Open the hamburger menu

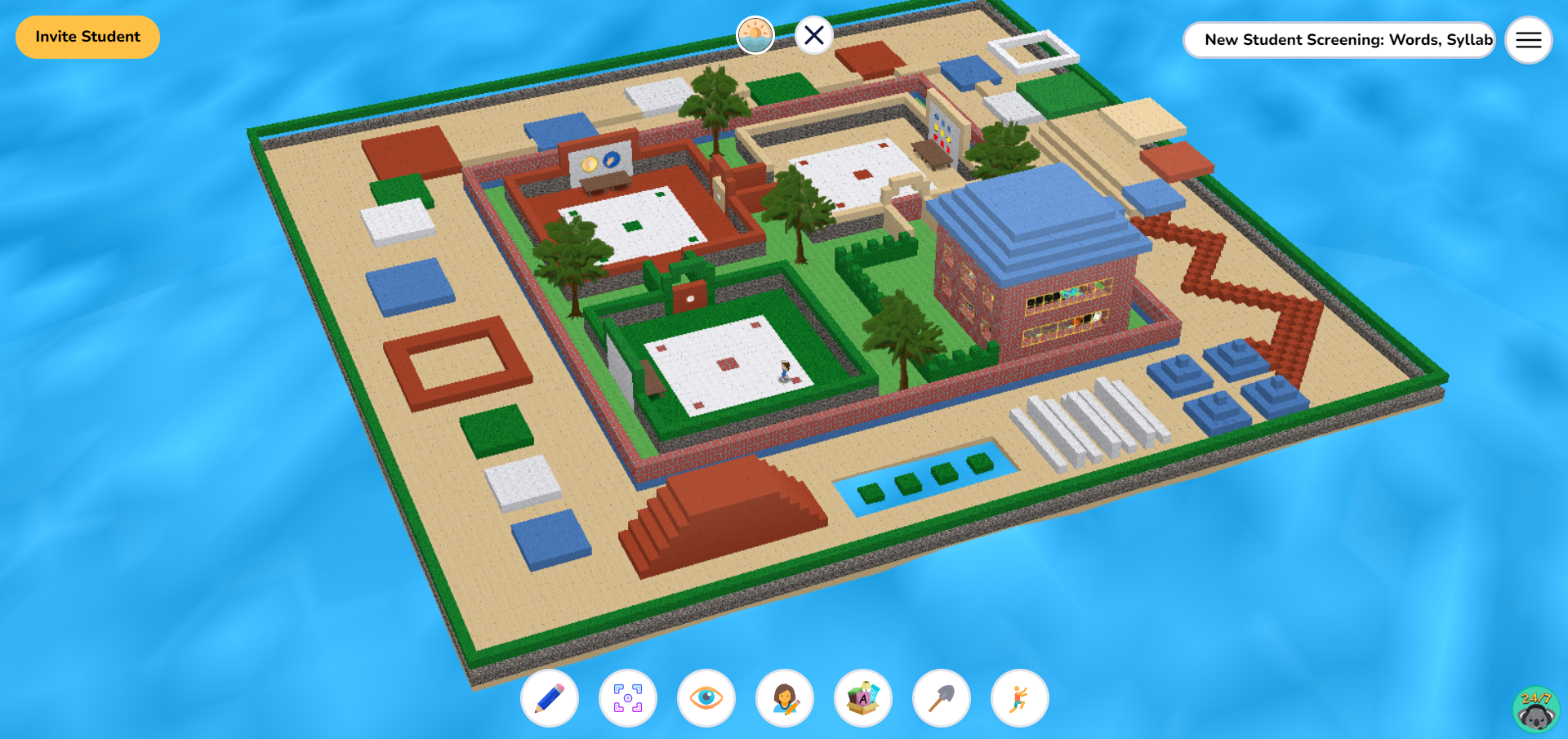point(1528,40)
